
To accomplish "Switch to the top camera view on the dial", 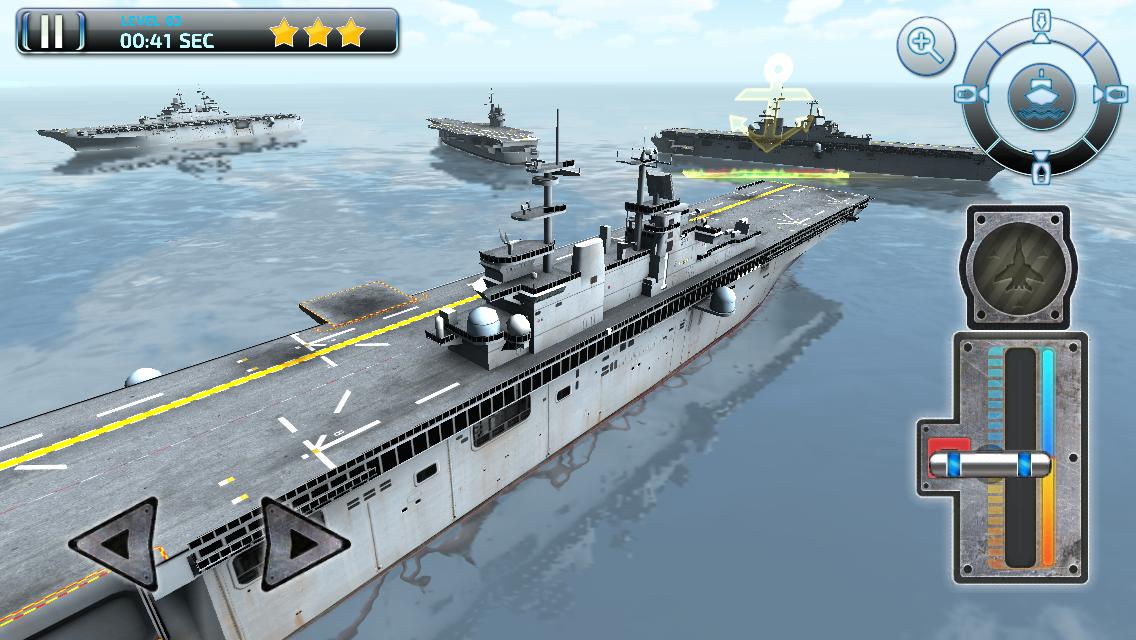I will click(x=1040, y=22).
